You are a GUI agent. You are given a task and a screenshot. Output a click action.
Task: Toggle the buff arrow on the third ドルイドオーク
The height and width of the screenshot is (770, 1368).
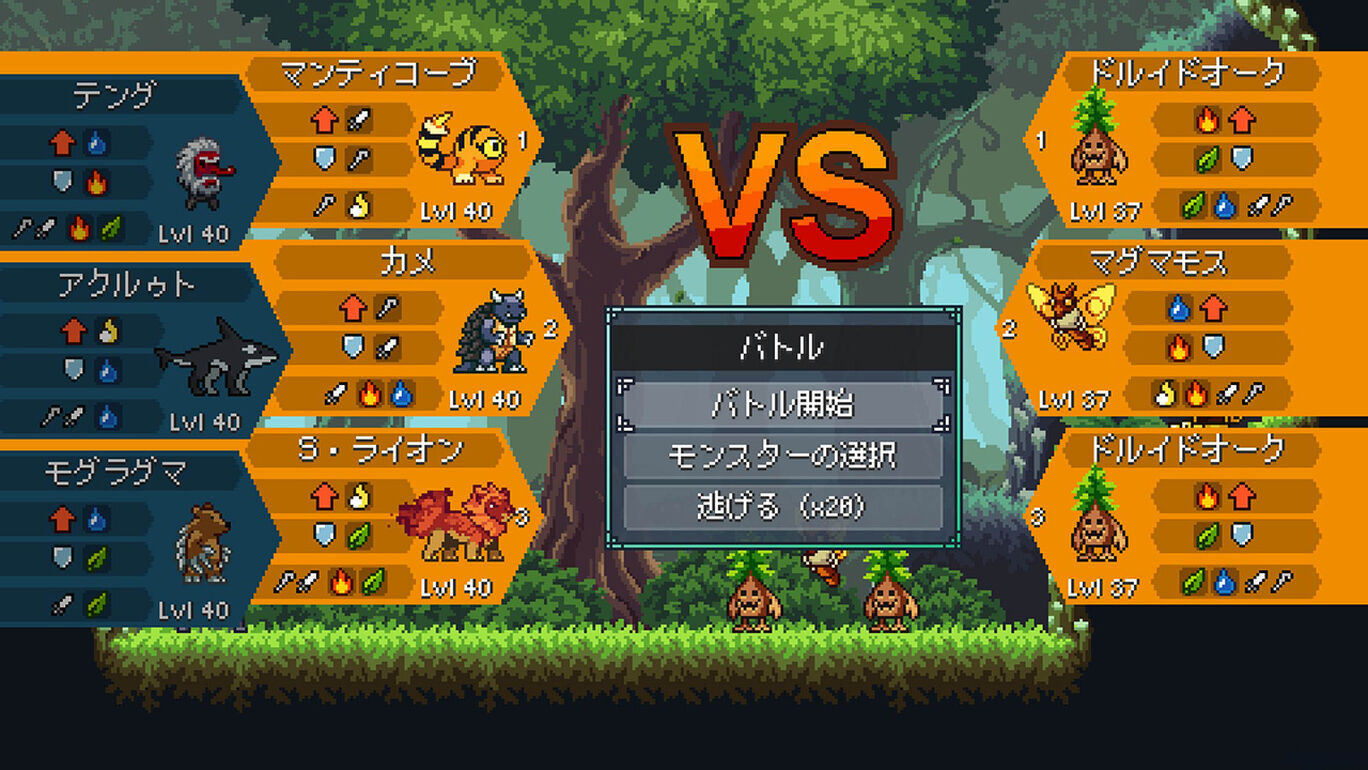(x=1241, y=496)
